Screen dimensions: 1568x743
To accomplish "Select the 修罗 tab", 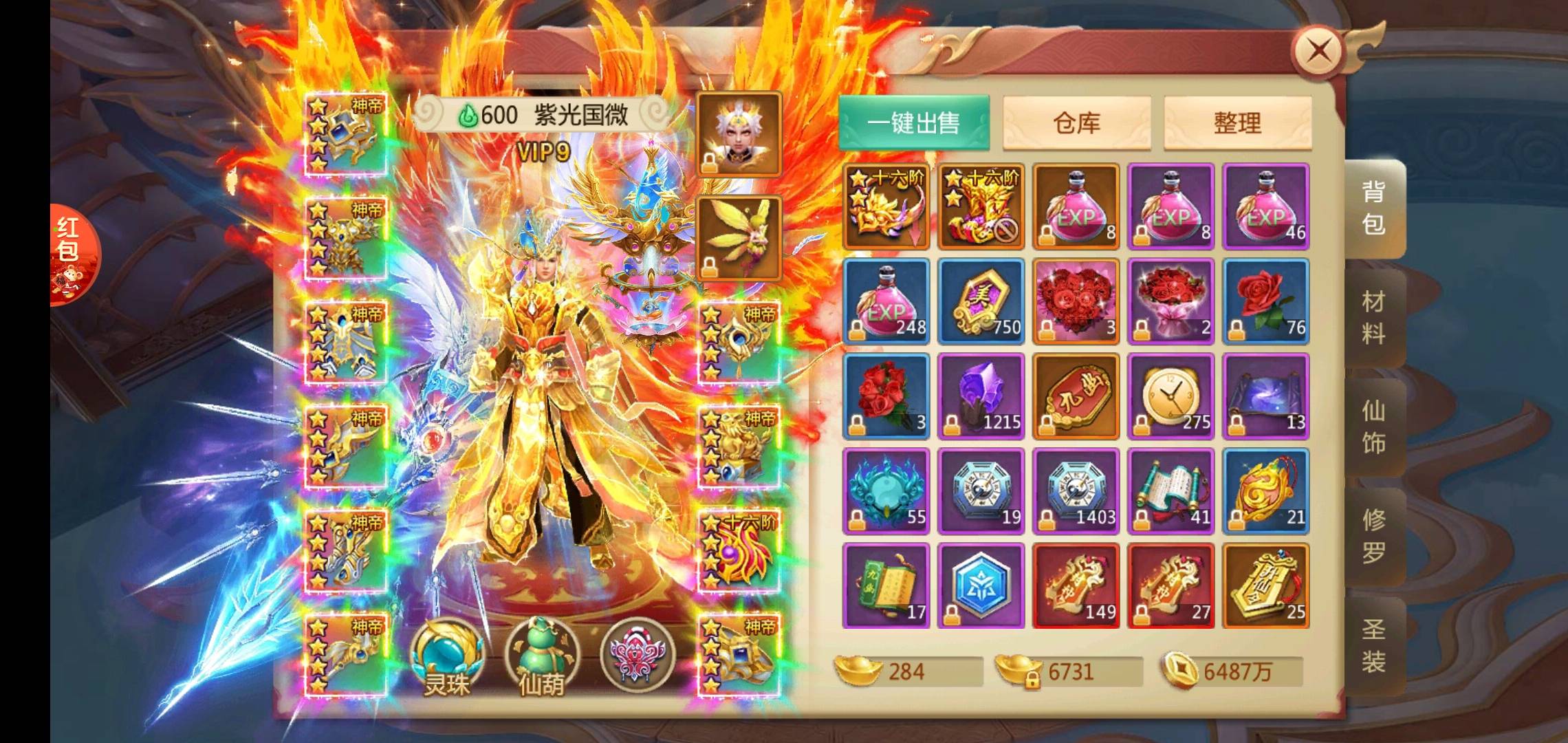I will coord(1373,537).
